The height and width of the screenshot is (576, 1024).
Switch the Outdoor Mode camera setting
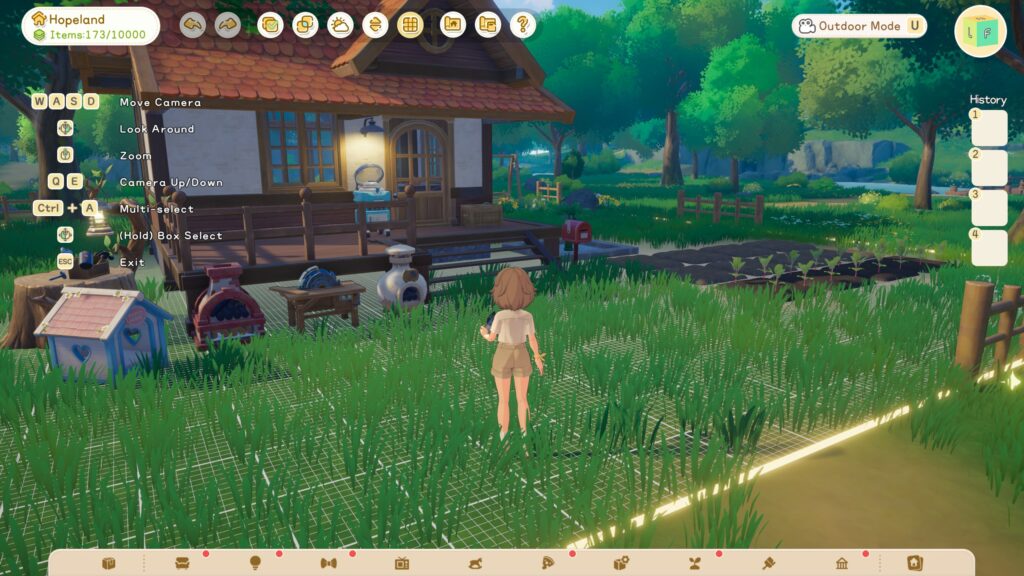[859, 26]
